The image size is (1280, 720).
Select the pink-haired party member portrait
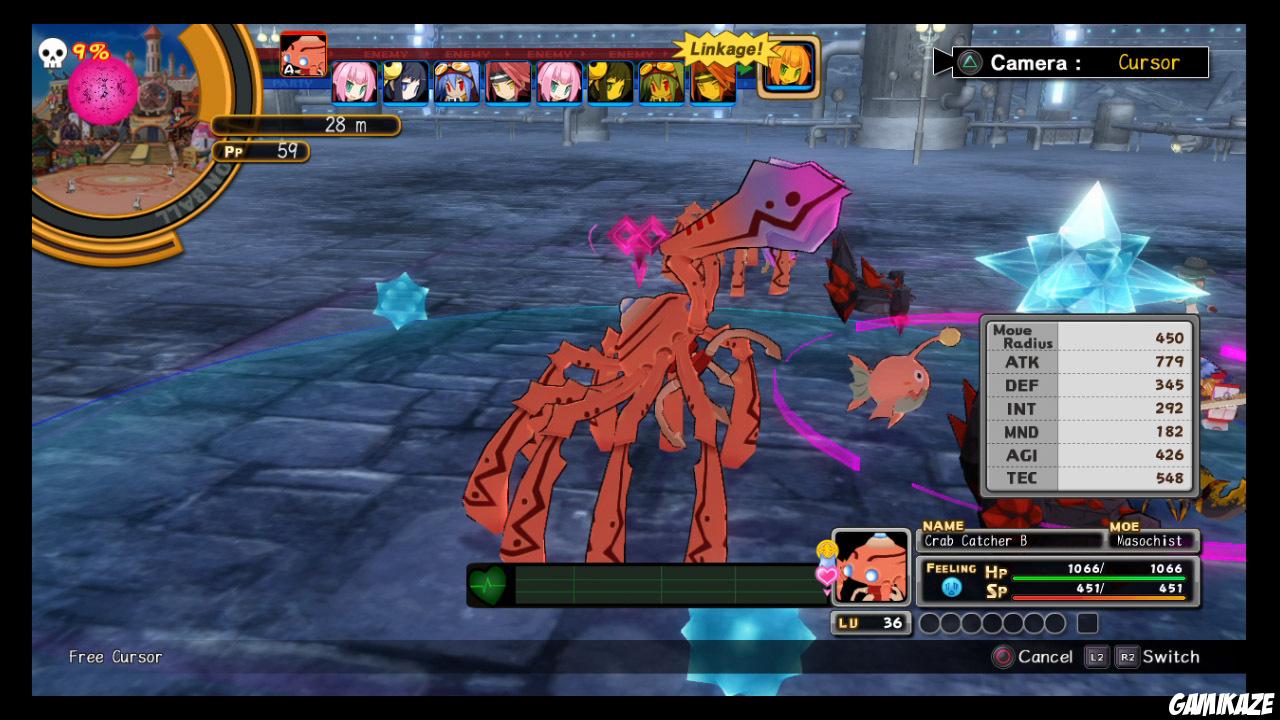[355, 83]
